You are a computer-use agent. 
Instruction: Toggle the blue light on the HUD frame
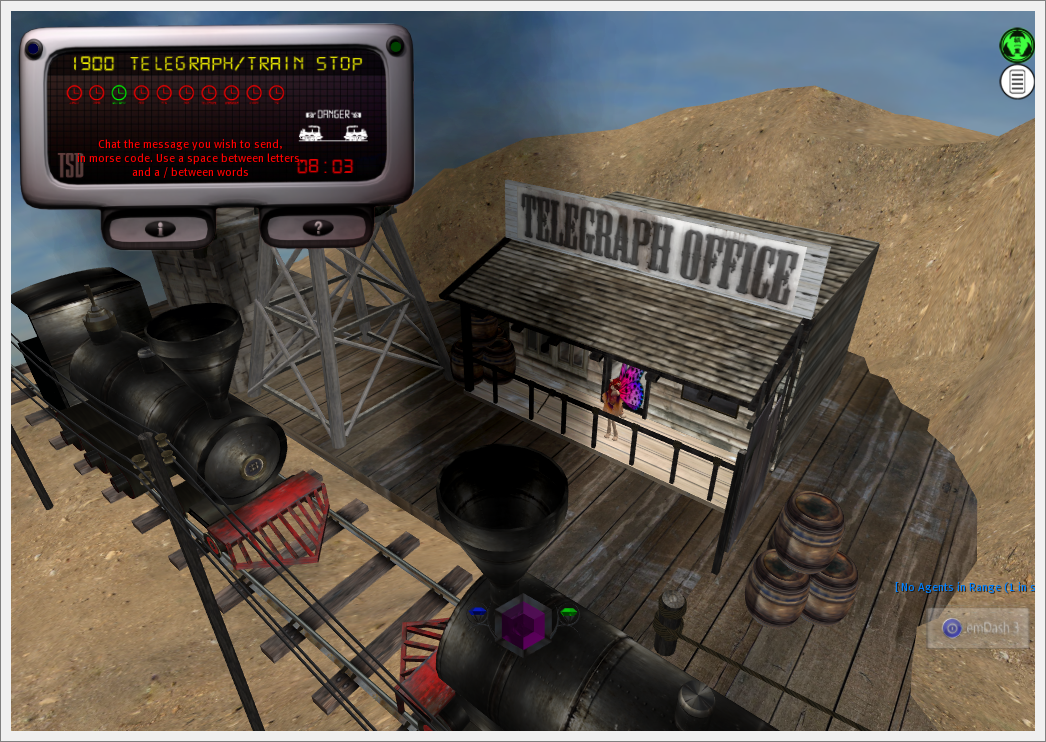tap(34, 47)
